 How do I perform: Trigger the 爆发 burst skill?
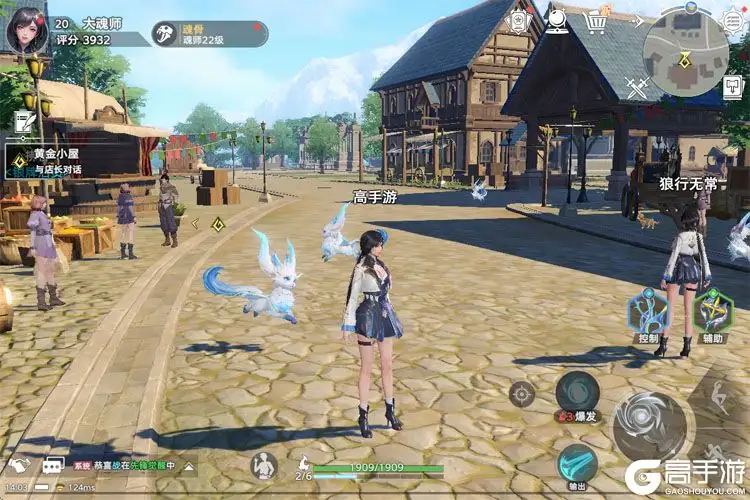click(x=577, y=393)
